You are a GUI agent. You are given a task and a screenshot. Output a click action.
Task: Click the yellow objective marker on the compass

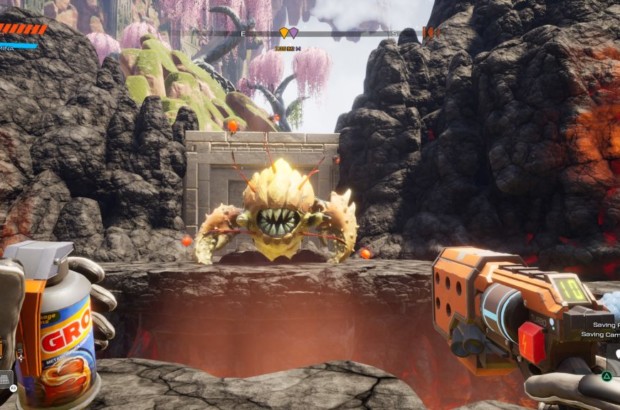[x=283, y=33]
